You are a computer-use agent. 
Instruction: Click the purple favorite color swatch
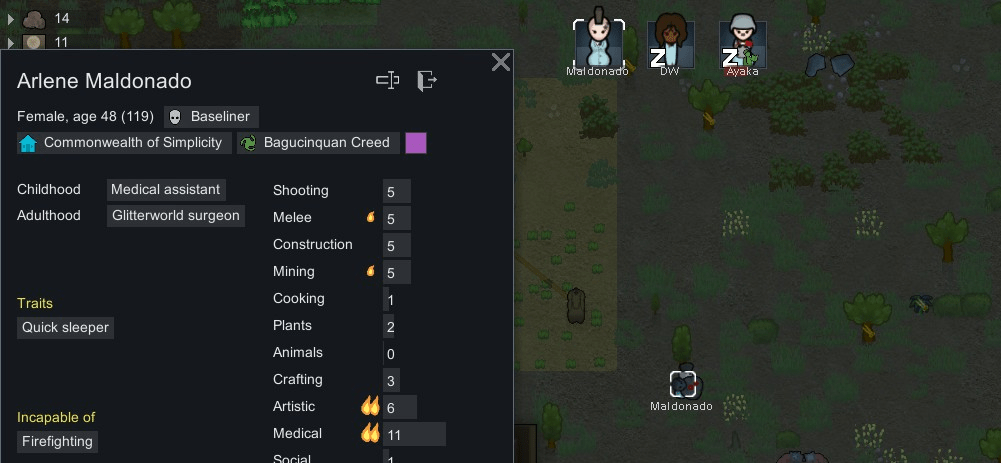point(416,143)
